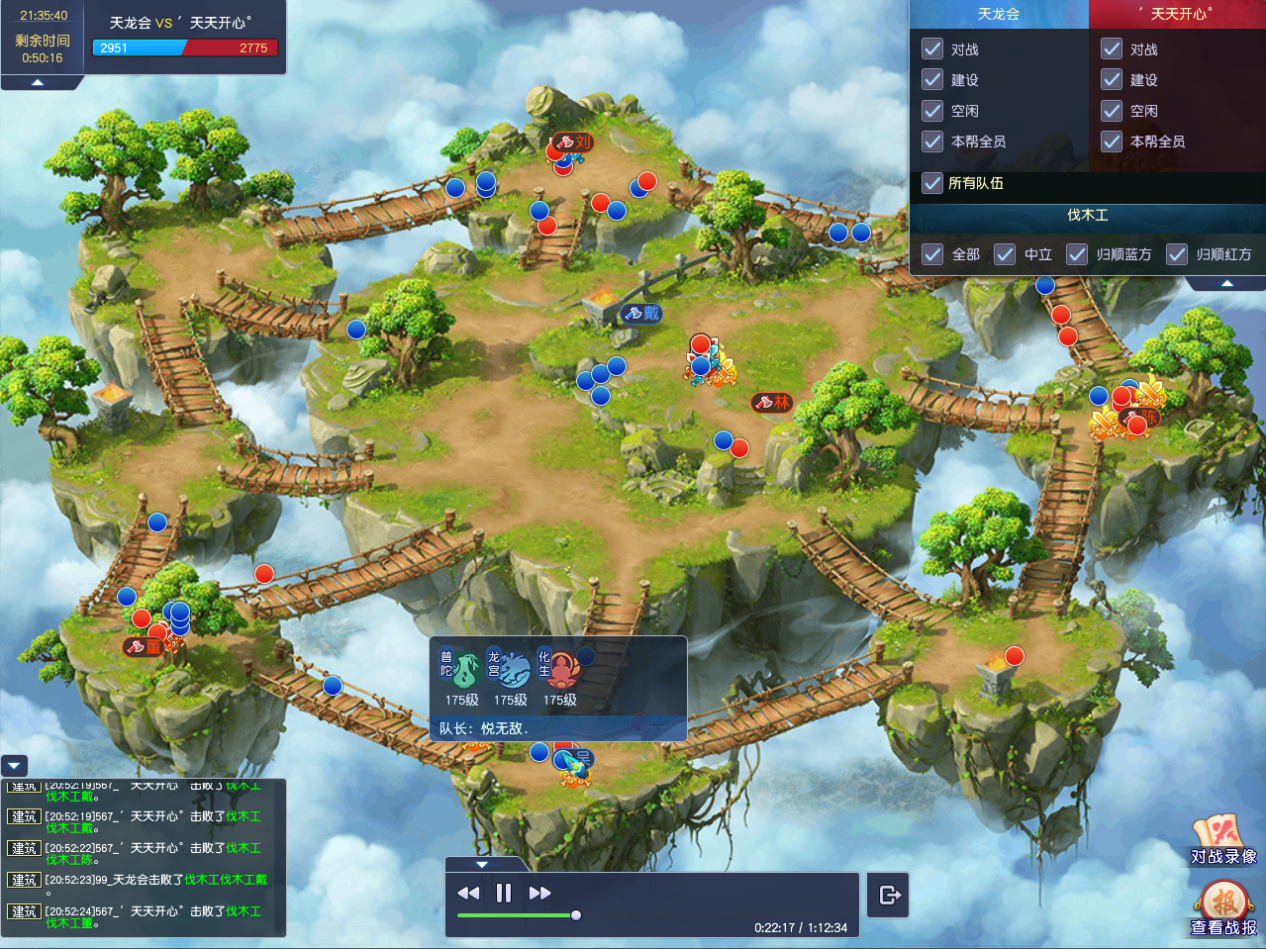Collapse the battle log panel
Screen dimensions: 1266x949
(x=15, y=766)
